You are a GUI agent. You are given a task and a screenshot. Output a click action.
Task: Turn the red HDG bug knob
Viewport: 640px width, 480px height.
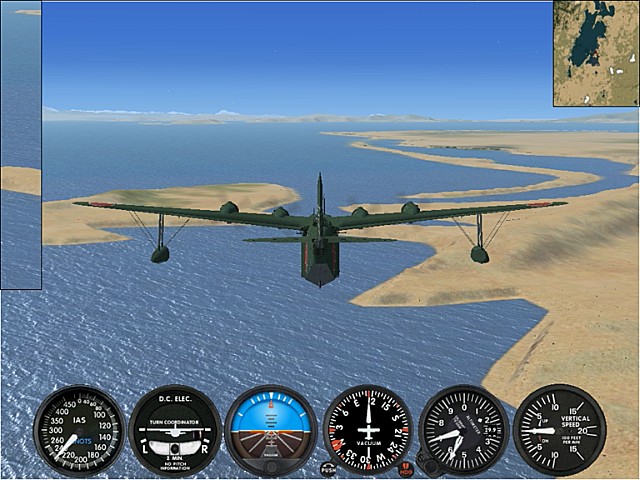(x=406, y=467)
